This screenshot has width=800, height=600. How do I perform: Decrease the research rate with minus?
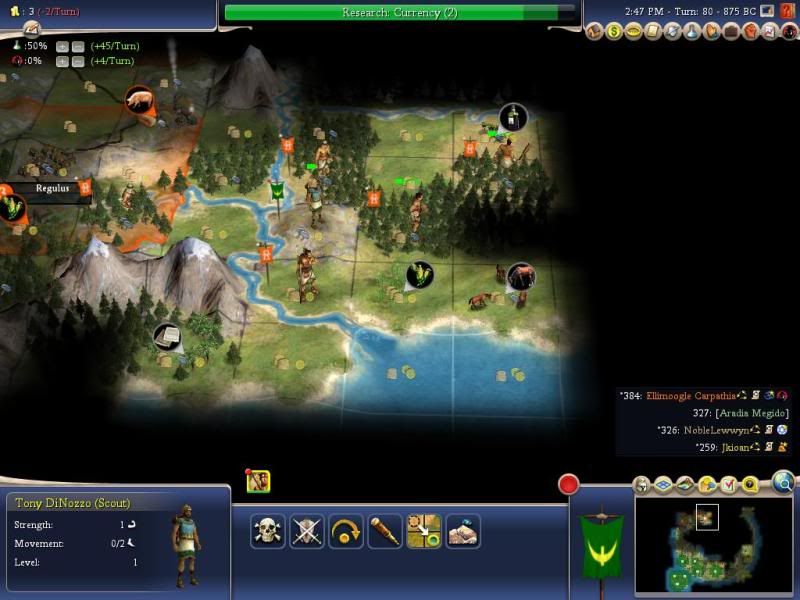[x=77, y=47]
